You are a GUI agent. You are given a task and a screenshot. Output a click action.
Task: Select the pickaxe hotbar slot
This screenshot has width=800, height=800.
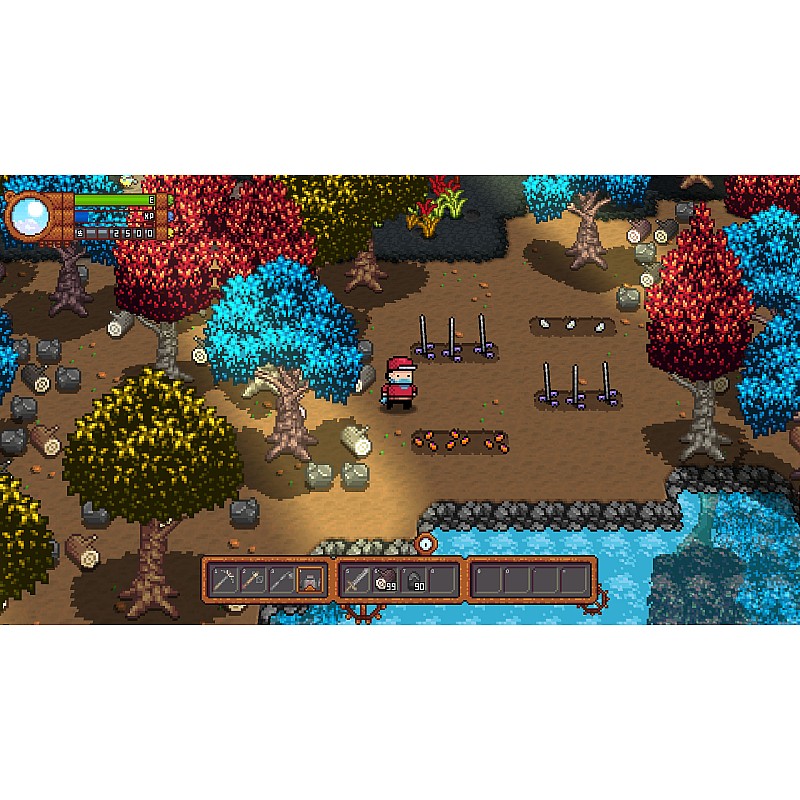(224, 579)
